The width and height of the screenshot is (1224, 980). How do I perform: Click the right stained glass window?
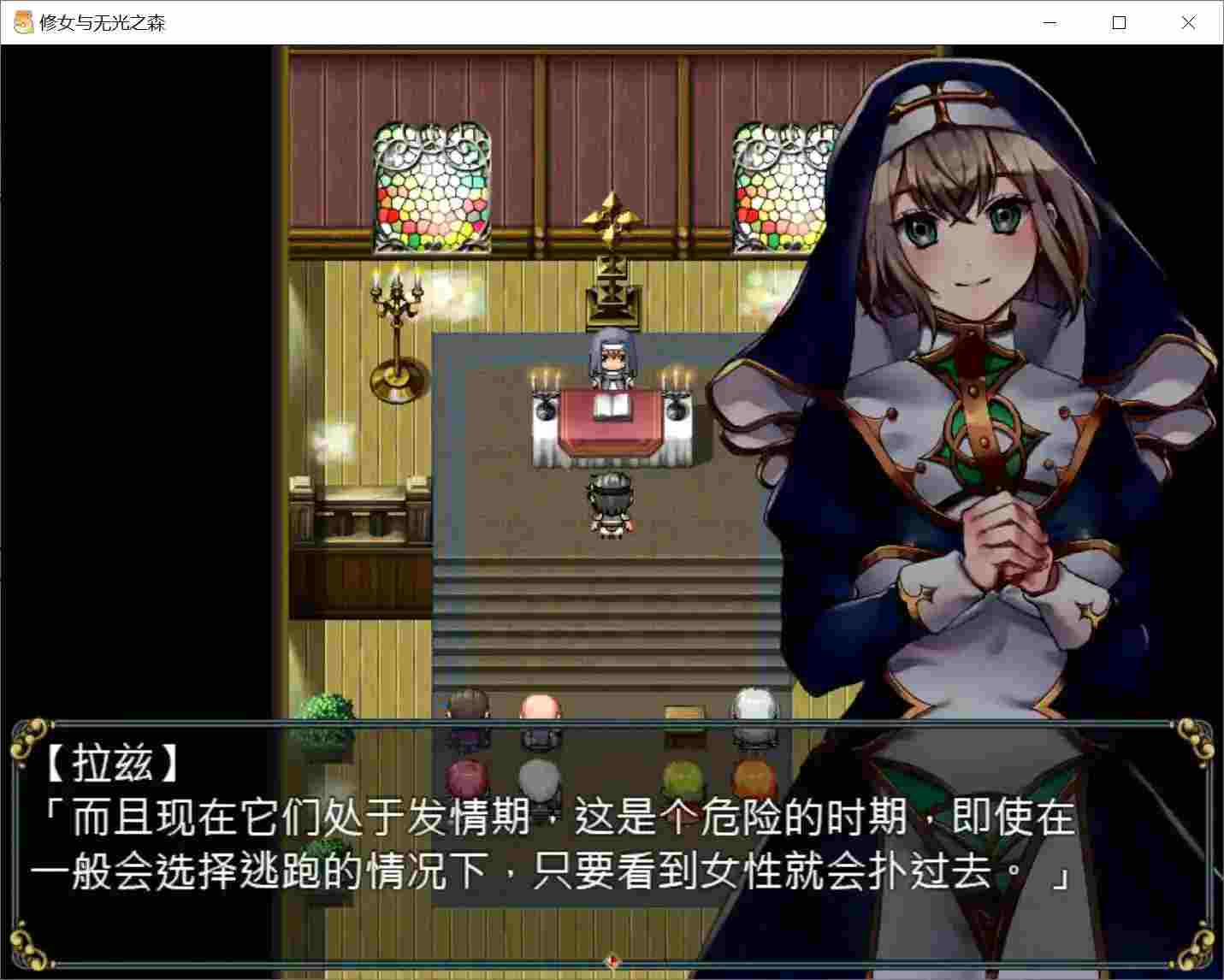pos(780,184)
